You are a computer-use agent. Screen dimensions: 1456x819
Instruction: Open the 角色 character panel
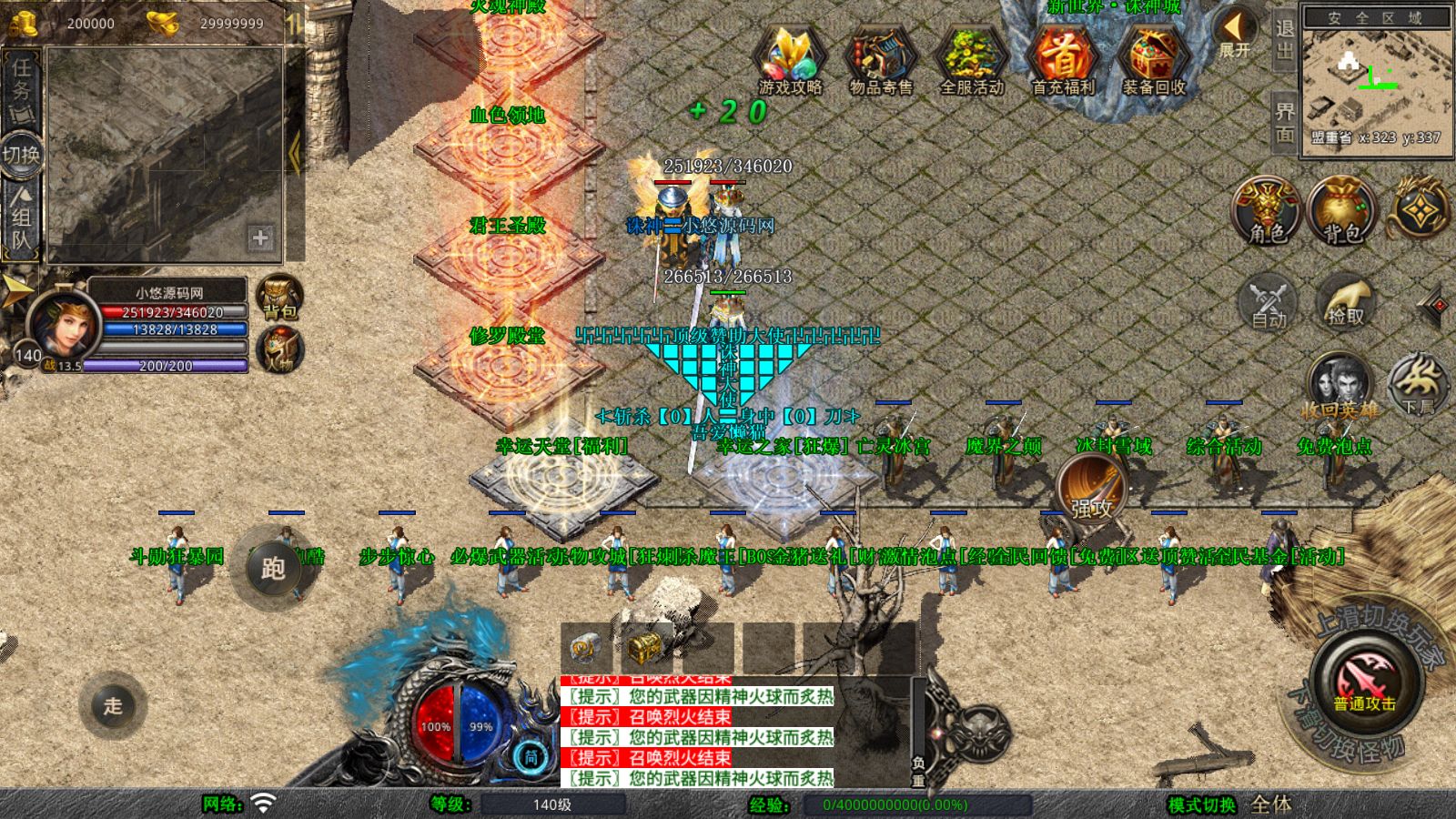tap(1268, 211)
